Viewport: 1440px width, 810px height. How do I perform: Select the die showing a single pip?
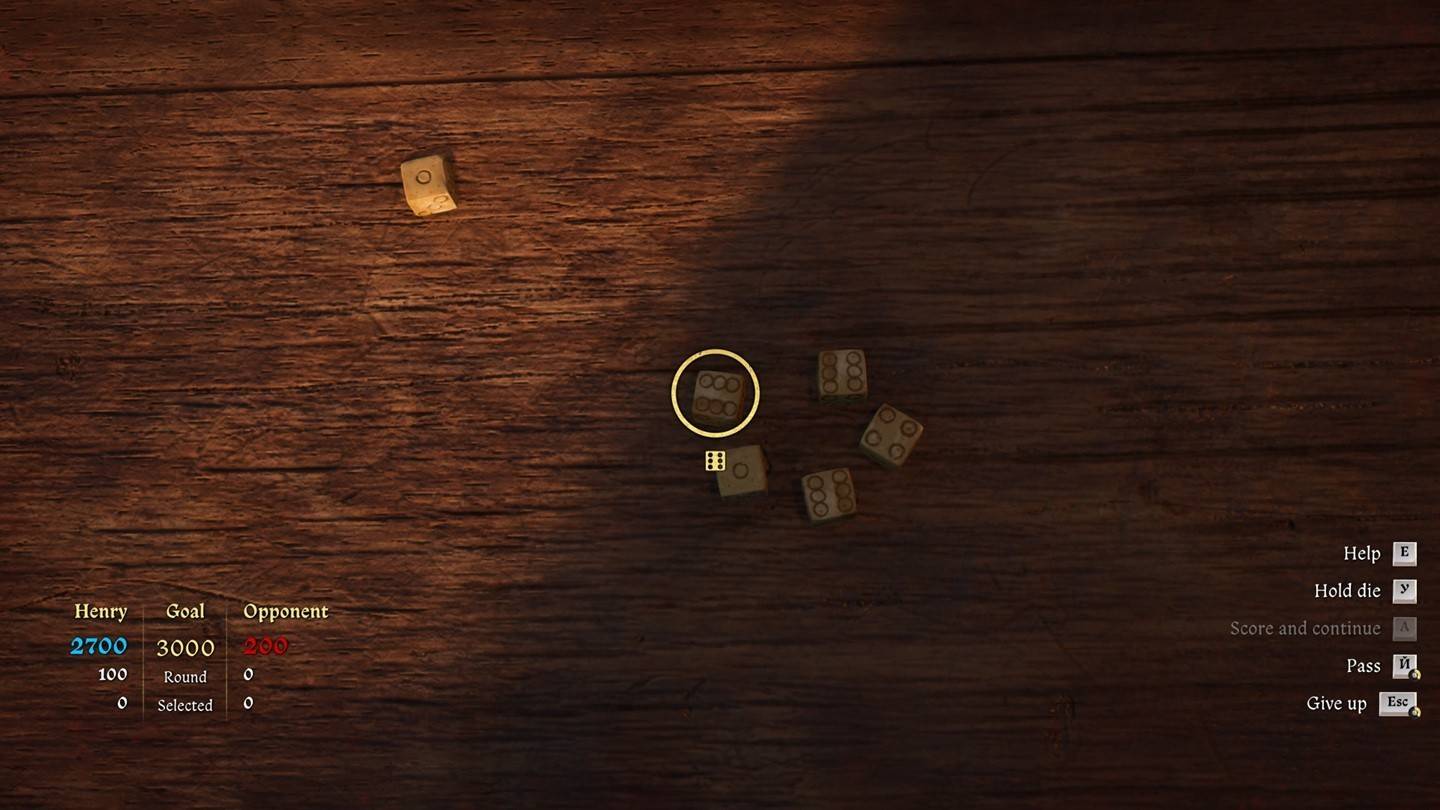click(743, 470)
